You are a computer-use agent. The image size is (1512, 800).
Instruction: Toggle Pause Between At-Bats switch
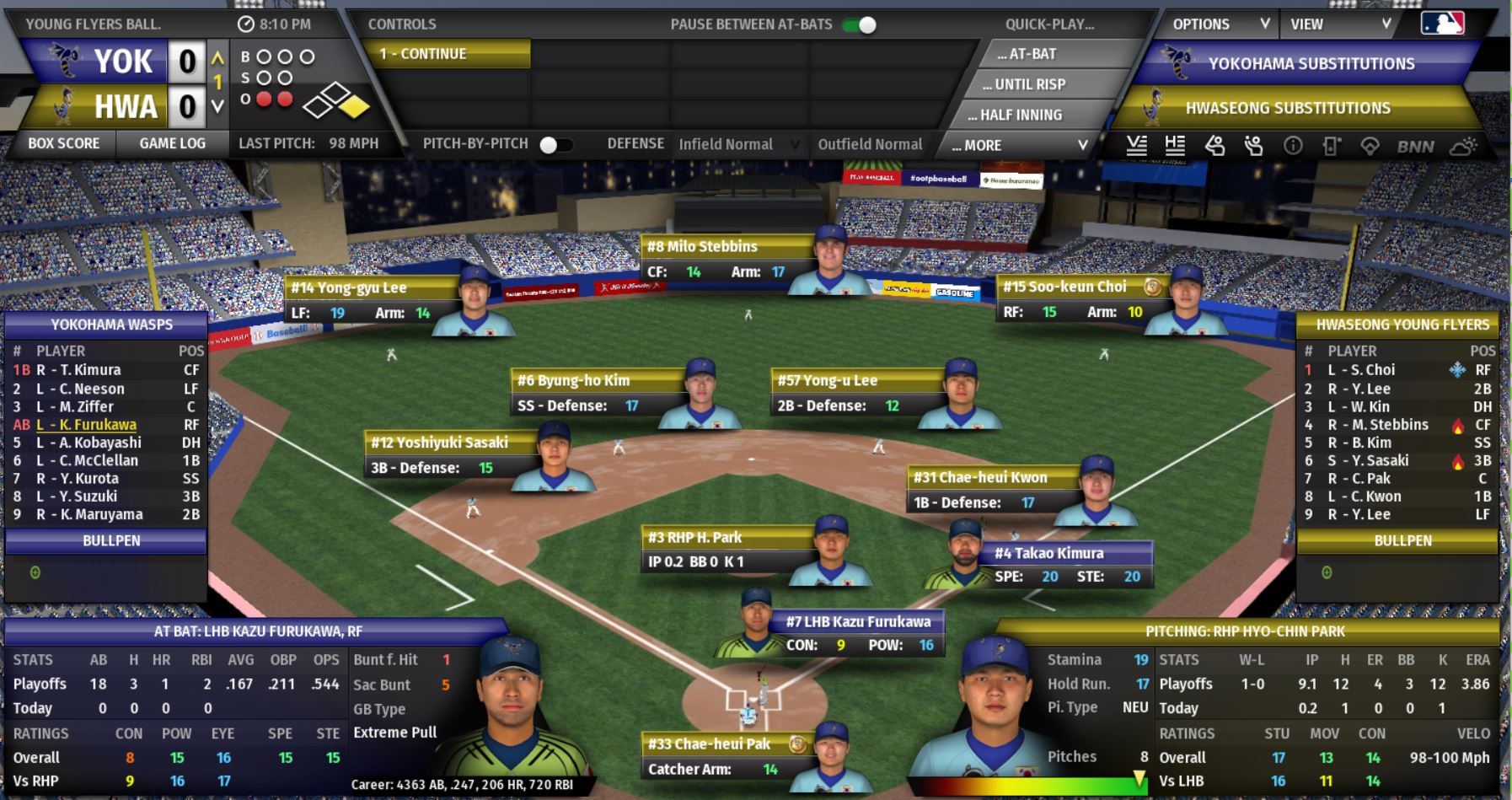point(860,24)
